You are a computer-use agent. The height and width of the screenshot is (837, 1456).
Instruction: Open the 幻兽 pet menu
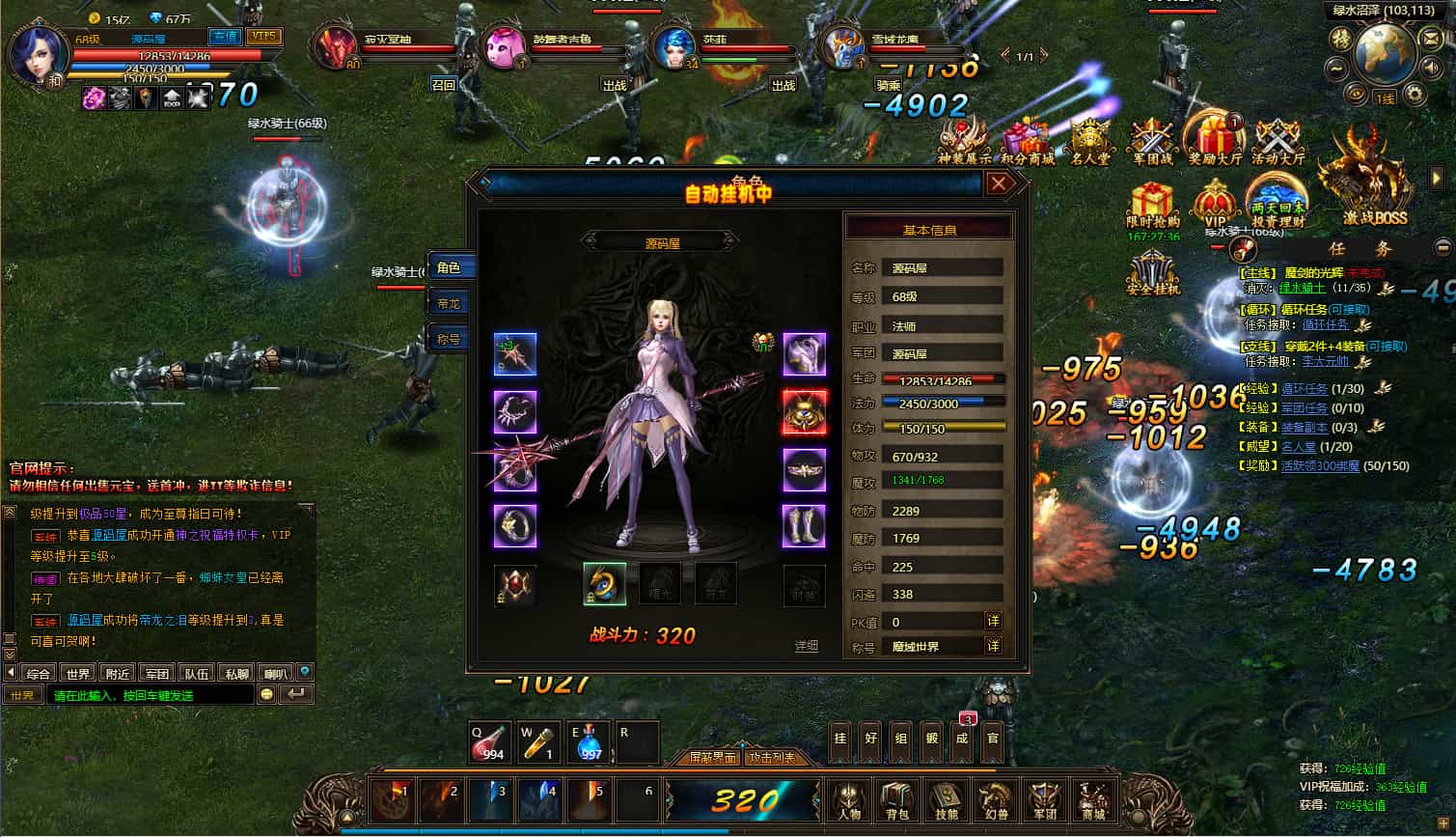click(x=995, y=801)
